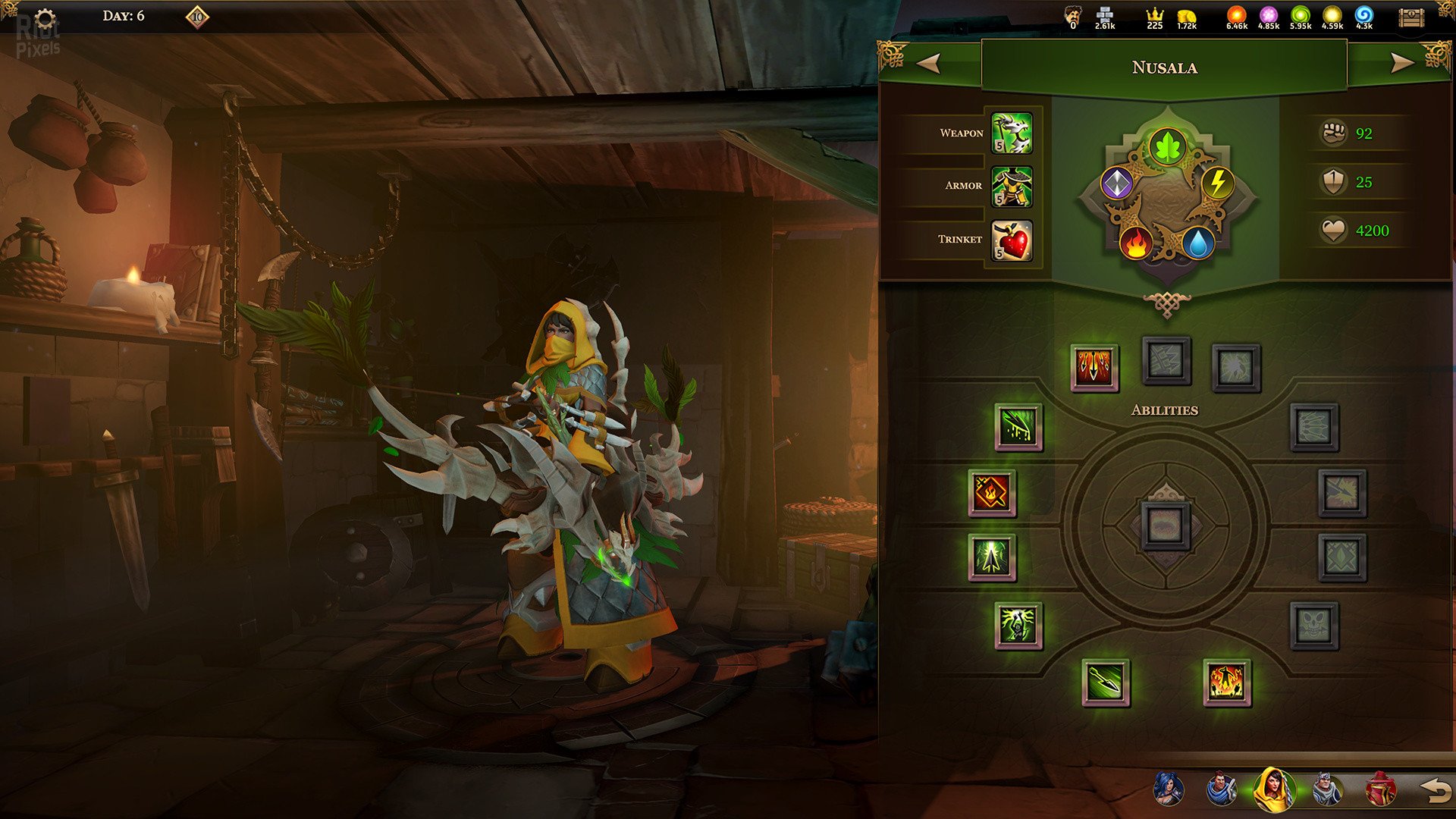Select the locked skull ability slot
The image size is (1456, 819).
(x=1313, y=626)
